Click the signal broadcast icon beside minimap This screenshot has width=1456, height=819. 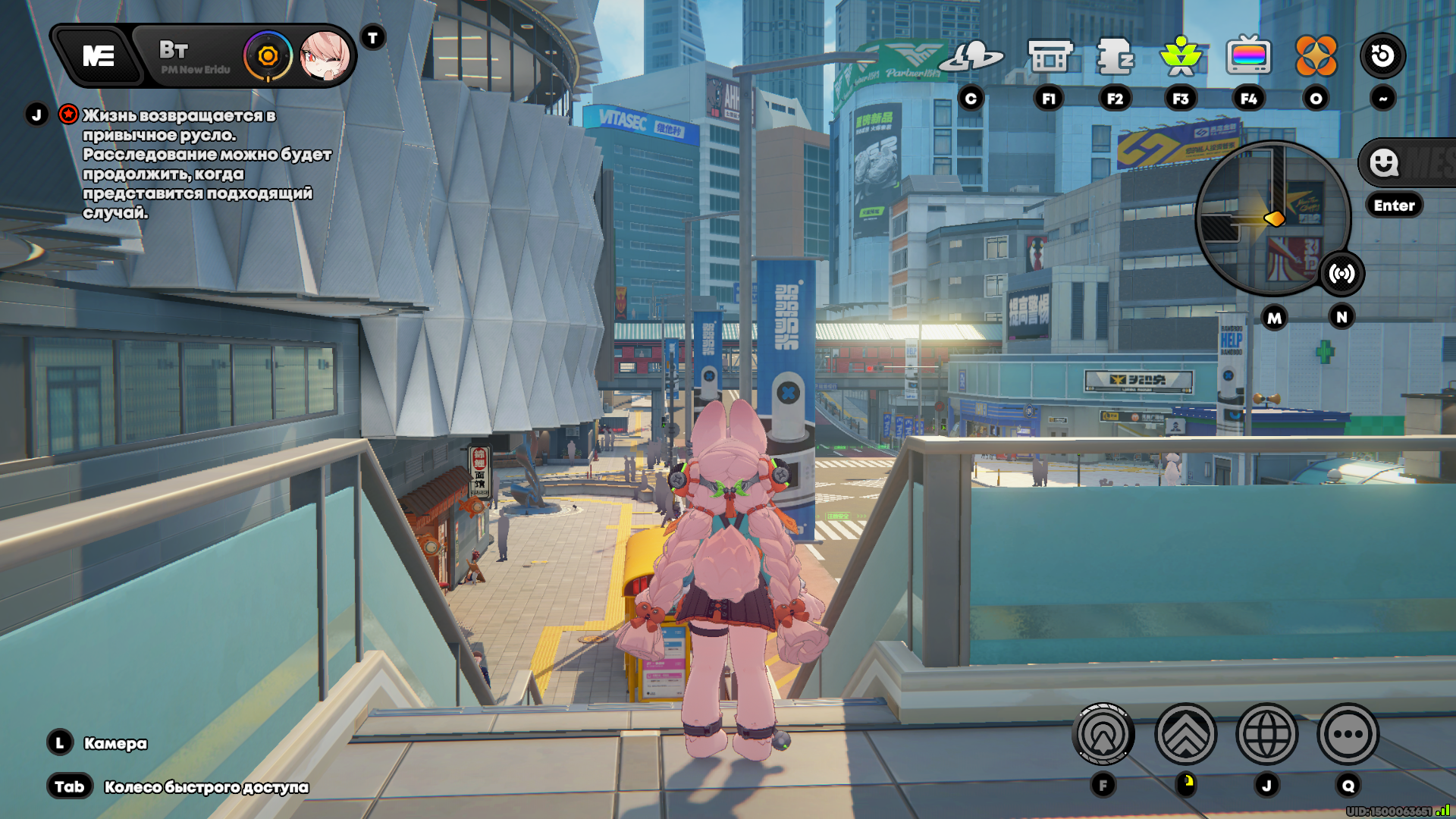1341,274
